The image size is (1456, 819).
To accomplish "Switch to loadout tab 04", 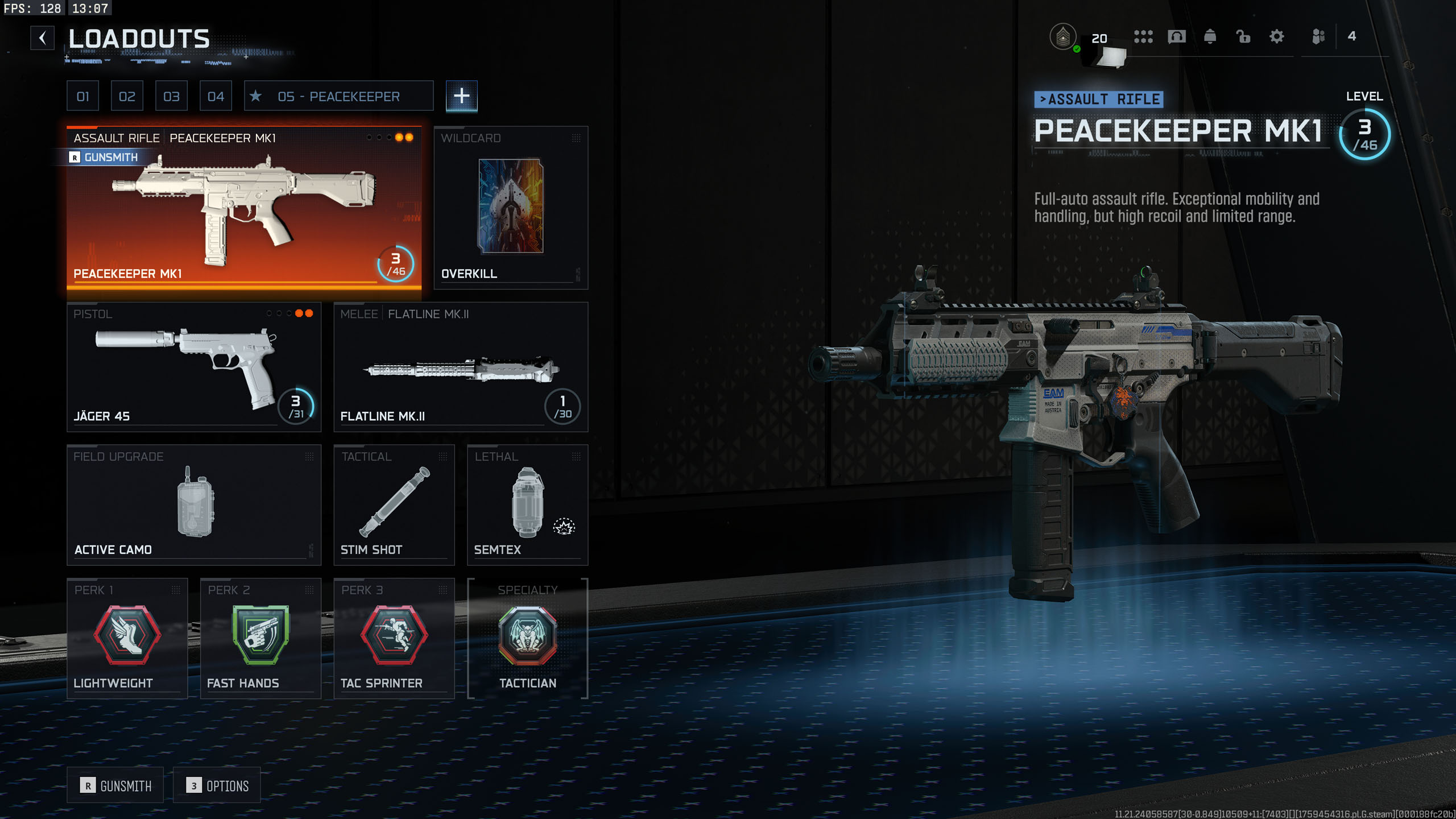I will 216,96.
